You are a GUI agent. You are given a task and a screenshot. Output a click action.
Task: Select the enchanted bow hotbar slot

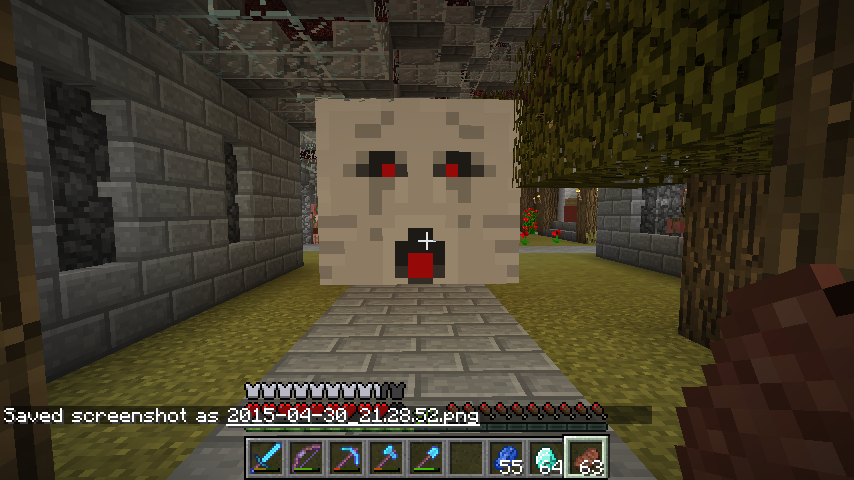click(304, 458)
